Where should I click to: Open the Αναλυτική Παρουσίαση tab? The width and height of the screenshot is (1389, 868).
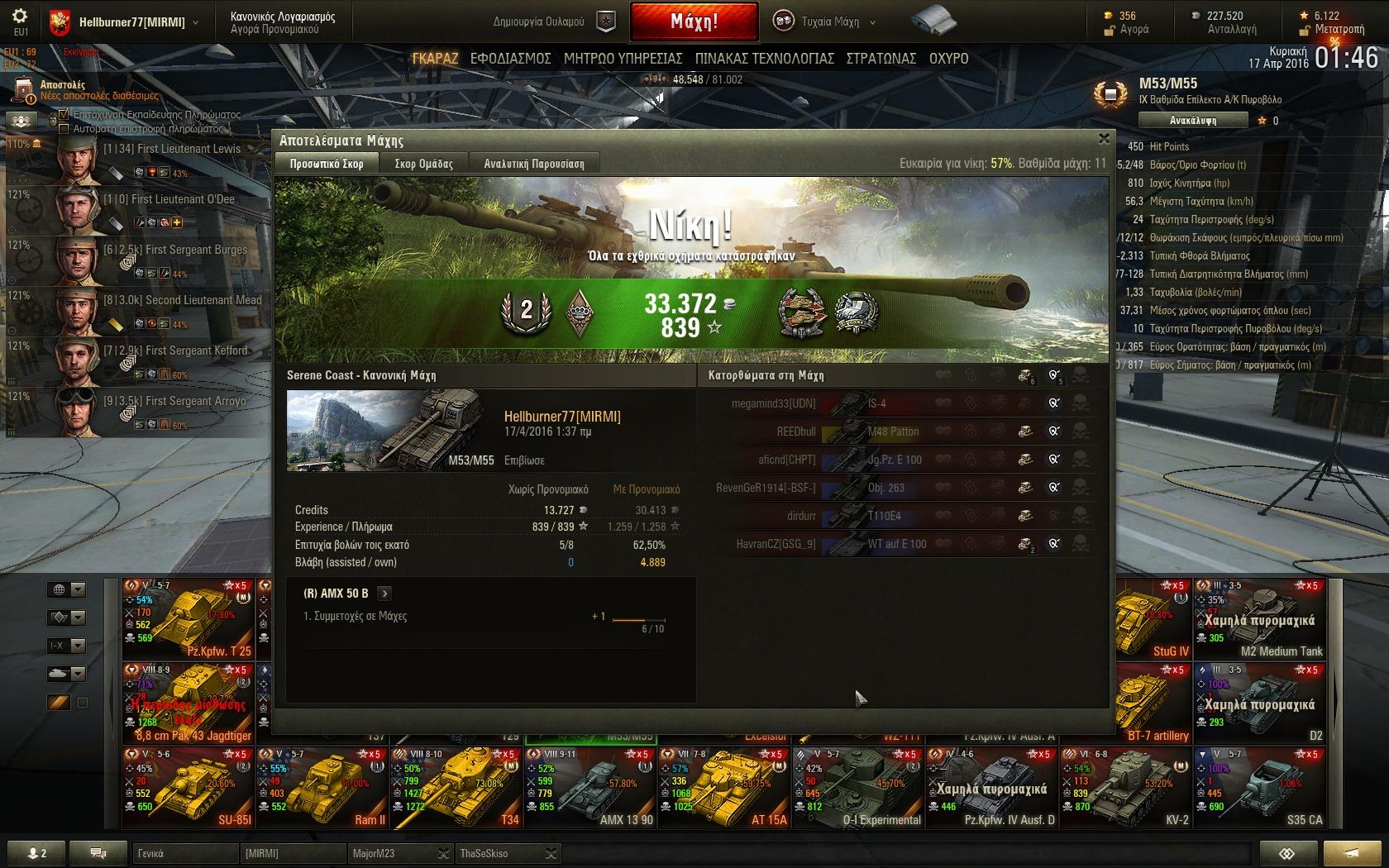533,164
